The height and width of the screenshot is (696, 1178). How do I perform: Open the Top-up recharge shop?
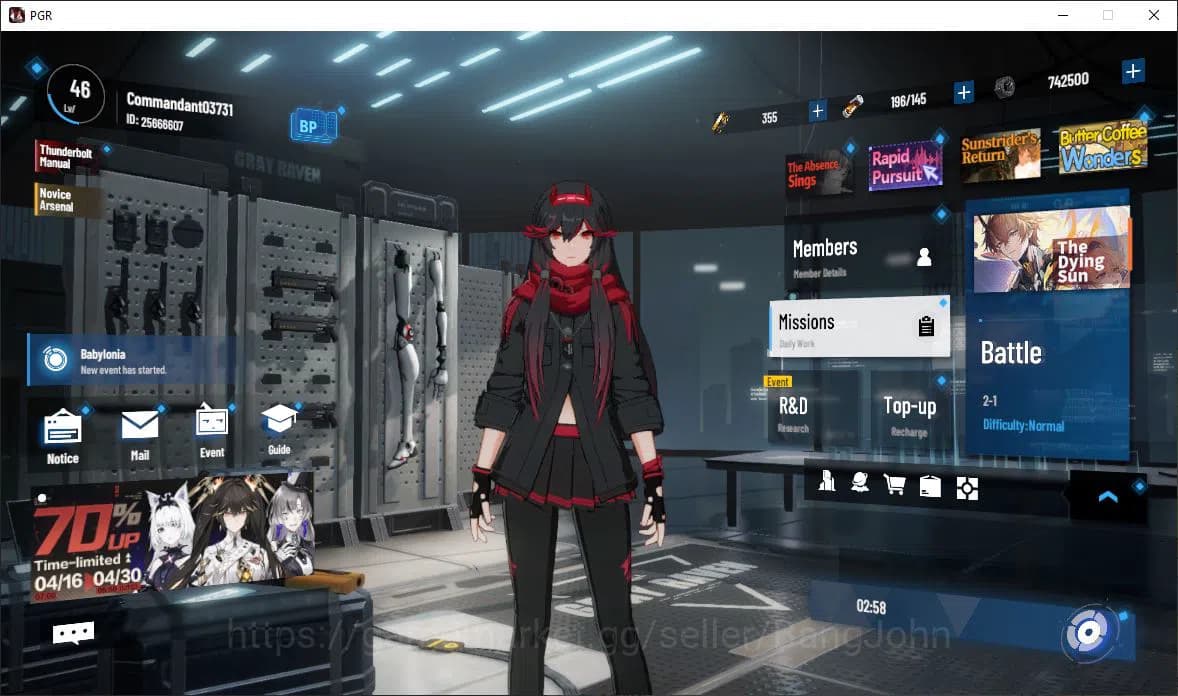[909, 411]
